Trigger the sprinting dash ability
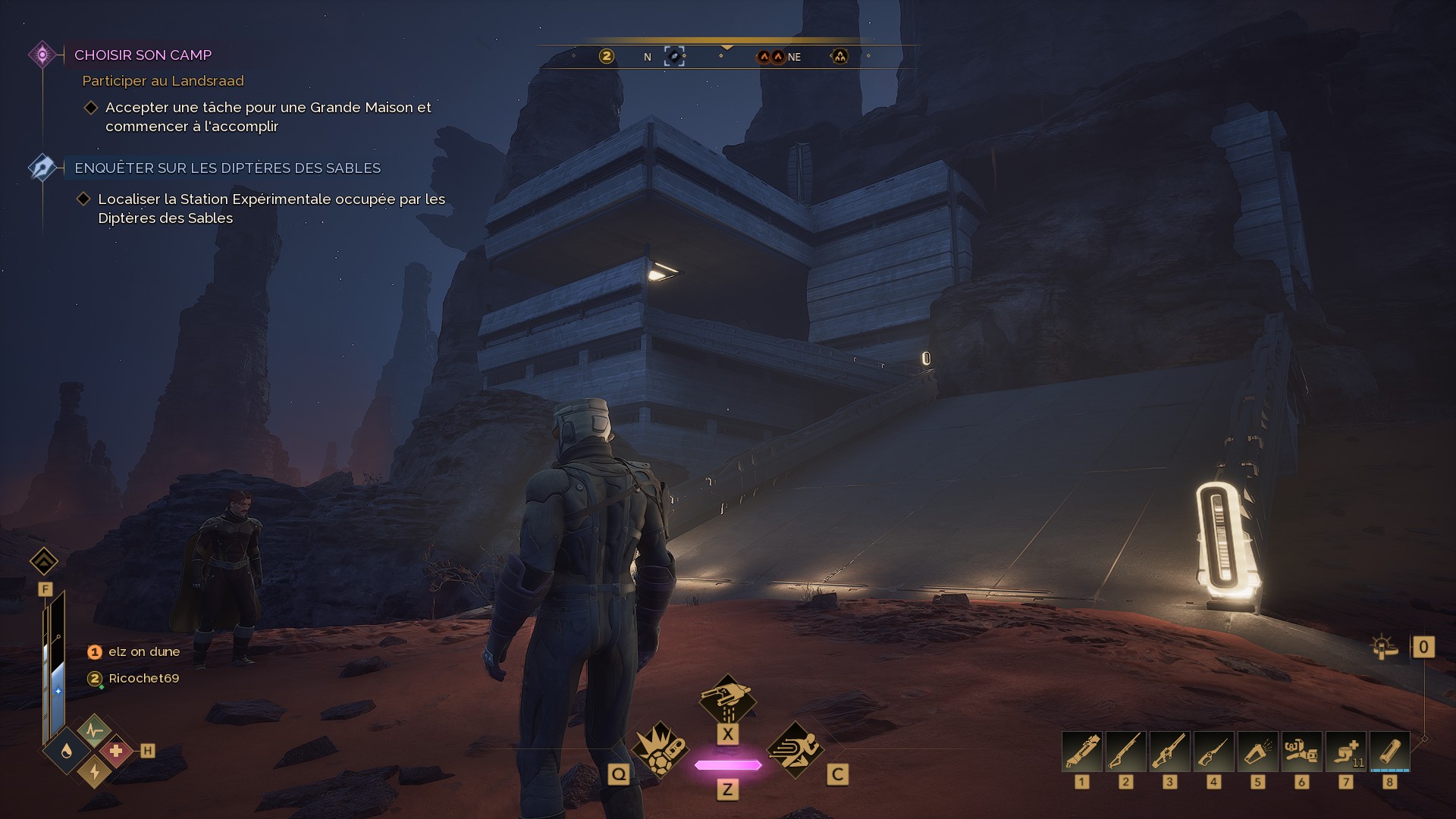Screen dimensions: 1456x819 tap(795, 750)
